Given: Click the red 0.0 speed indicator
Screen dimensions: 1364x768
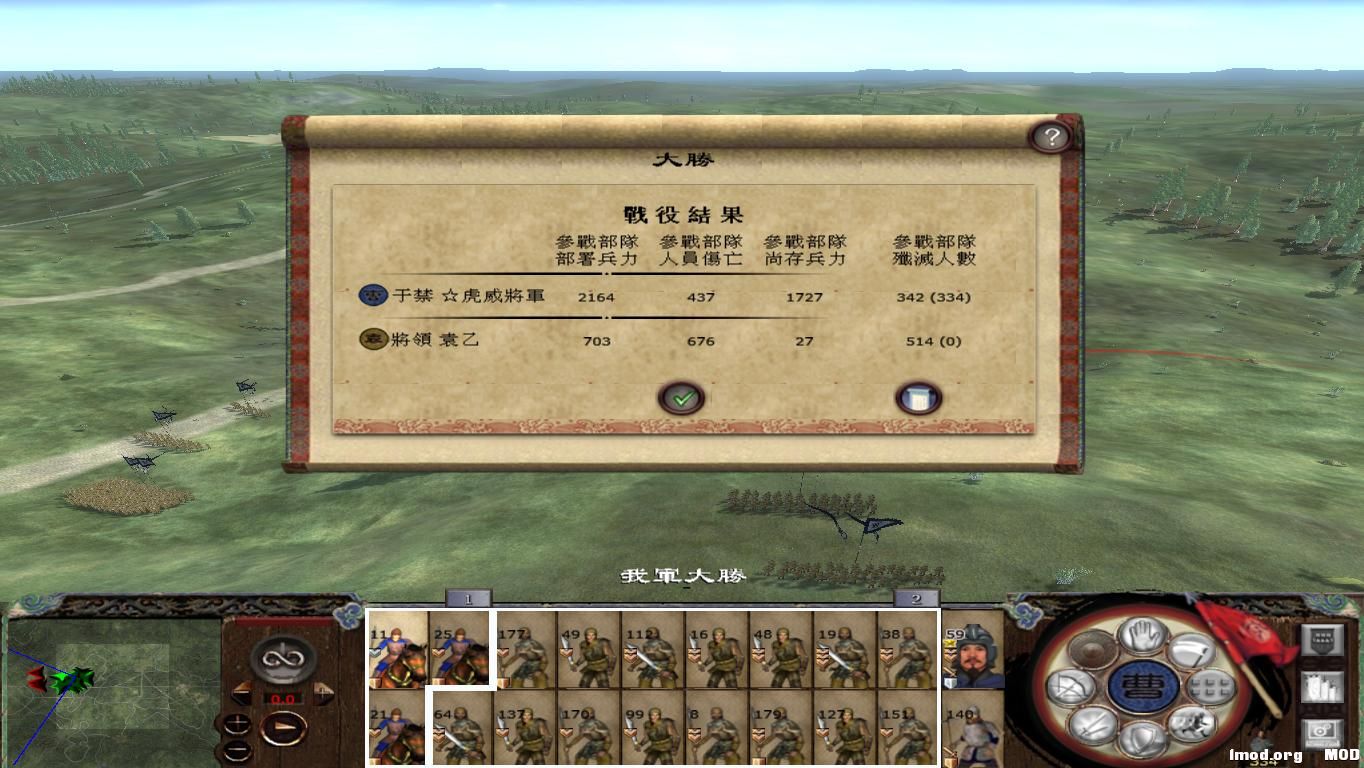Looking at the screenshot, I should point(283,698).
